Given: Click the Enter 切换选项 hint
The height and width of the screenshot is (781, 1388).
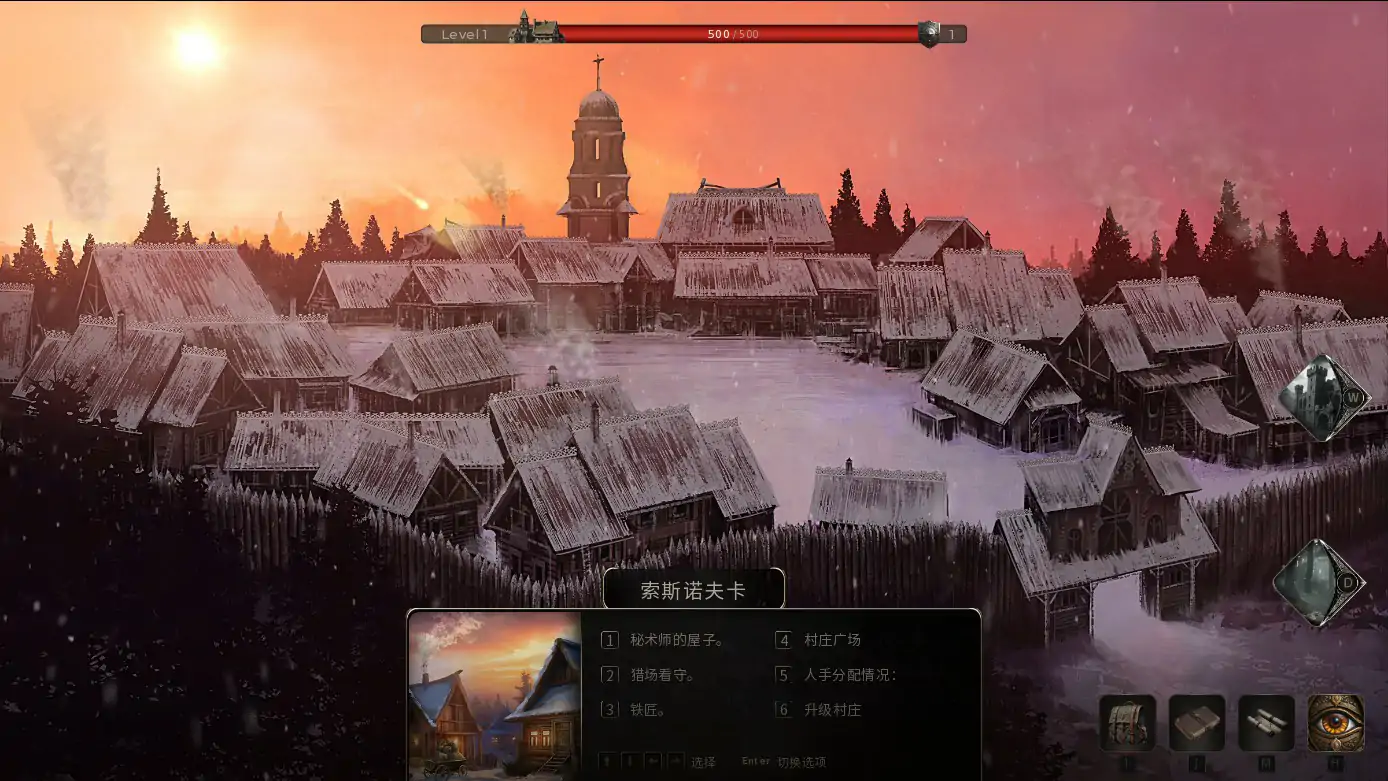Looking at the screenshot, I should point(780,762).
